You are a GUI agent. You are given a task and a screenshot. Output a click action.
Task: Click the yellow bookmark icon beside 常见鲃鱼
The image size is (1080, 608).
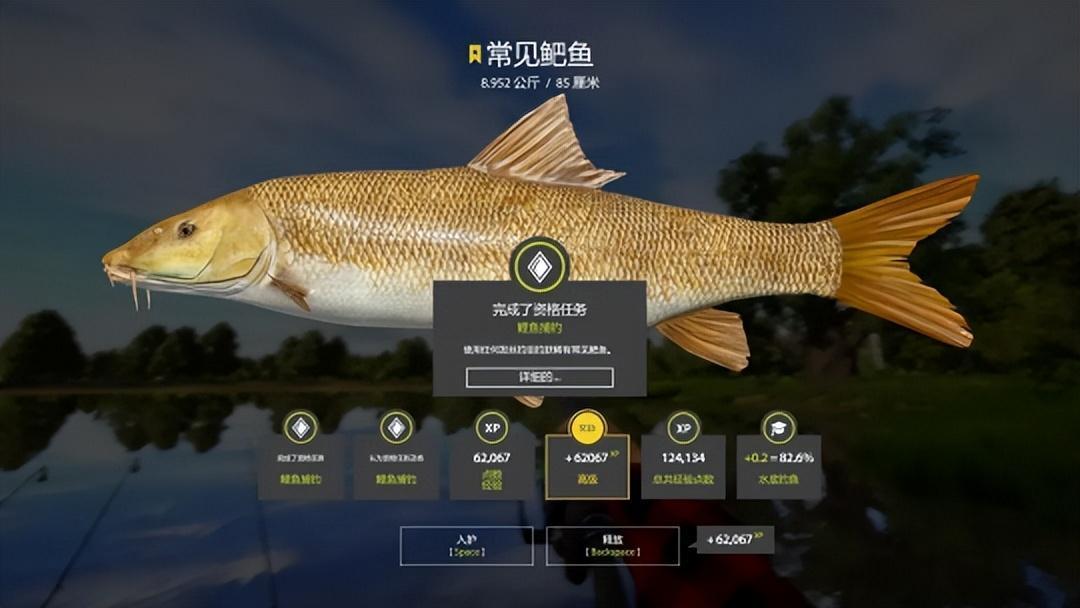pos(474,54)
